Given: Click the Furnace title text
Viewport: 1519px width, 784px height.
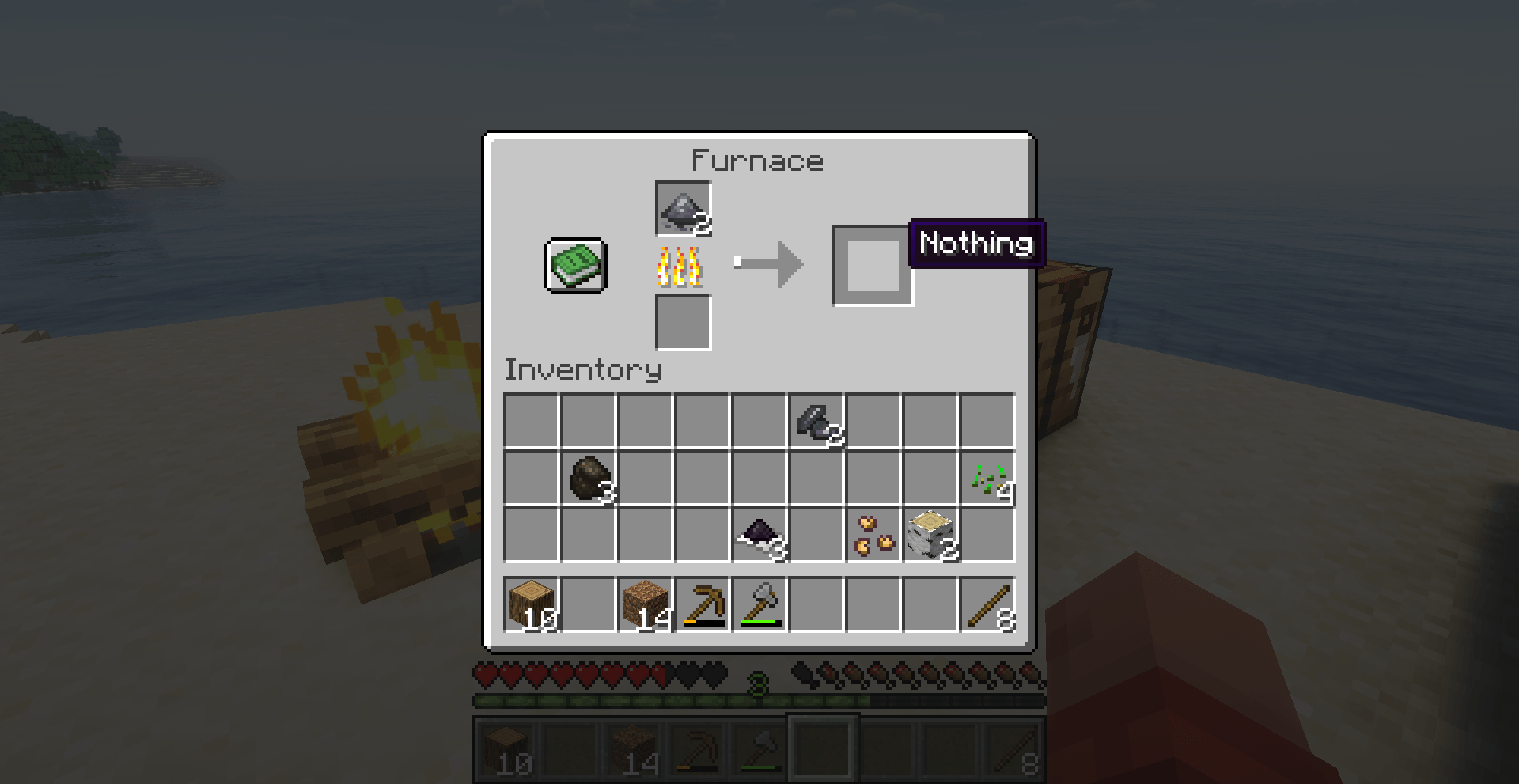Looking at the screenshot, I should tap(757, 161).
